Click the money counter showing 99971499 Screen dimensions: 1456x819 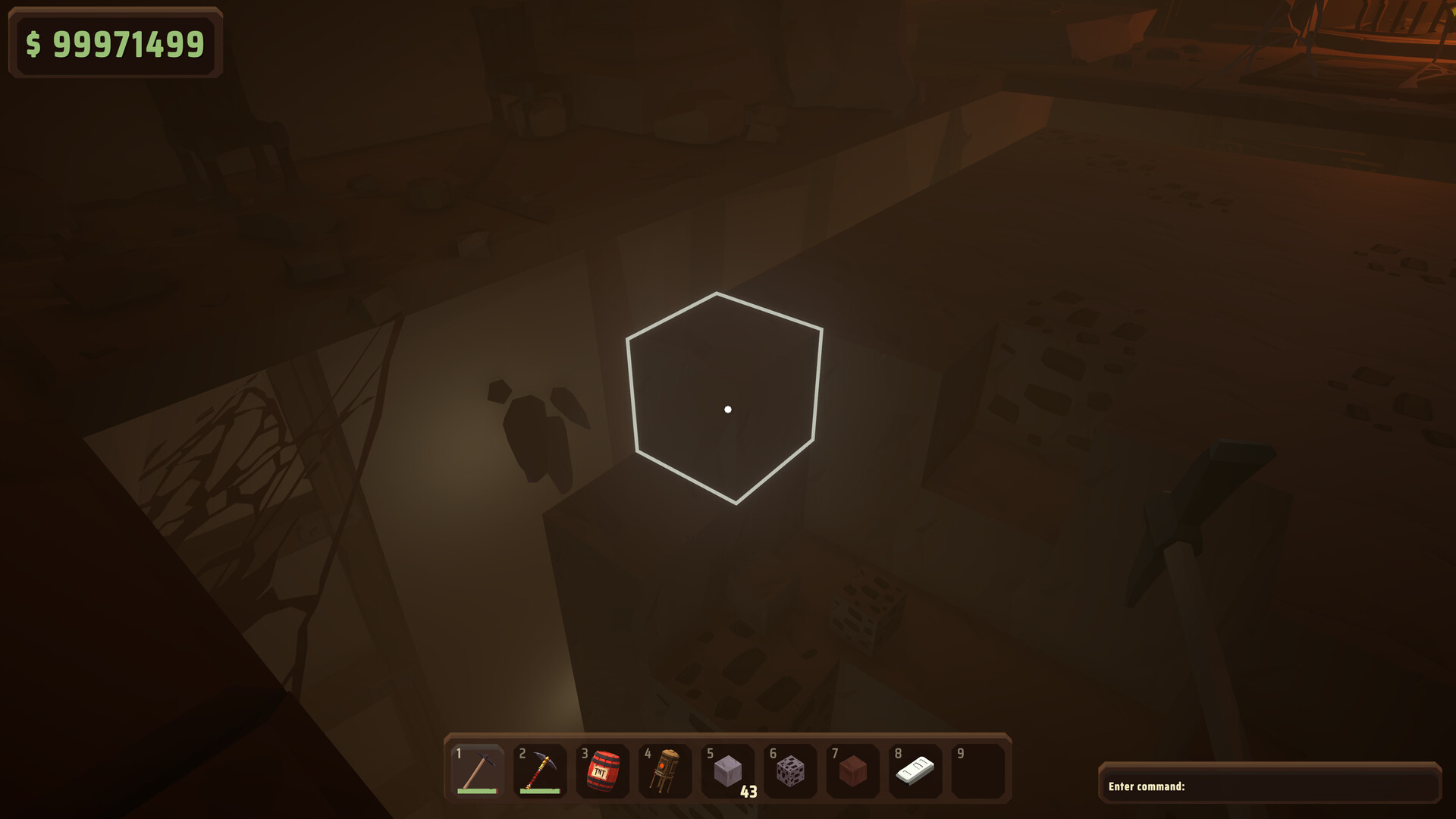click(x=114, y=44)
